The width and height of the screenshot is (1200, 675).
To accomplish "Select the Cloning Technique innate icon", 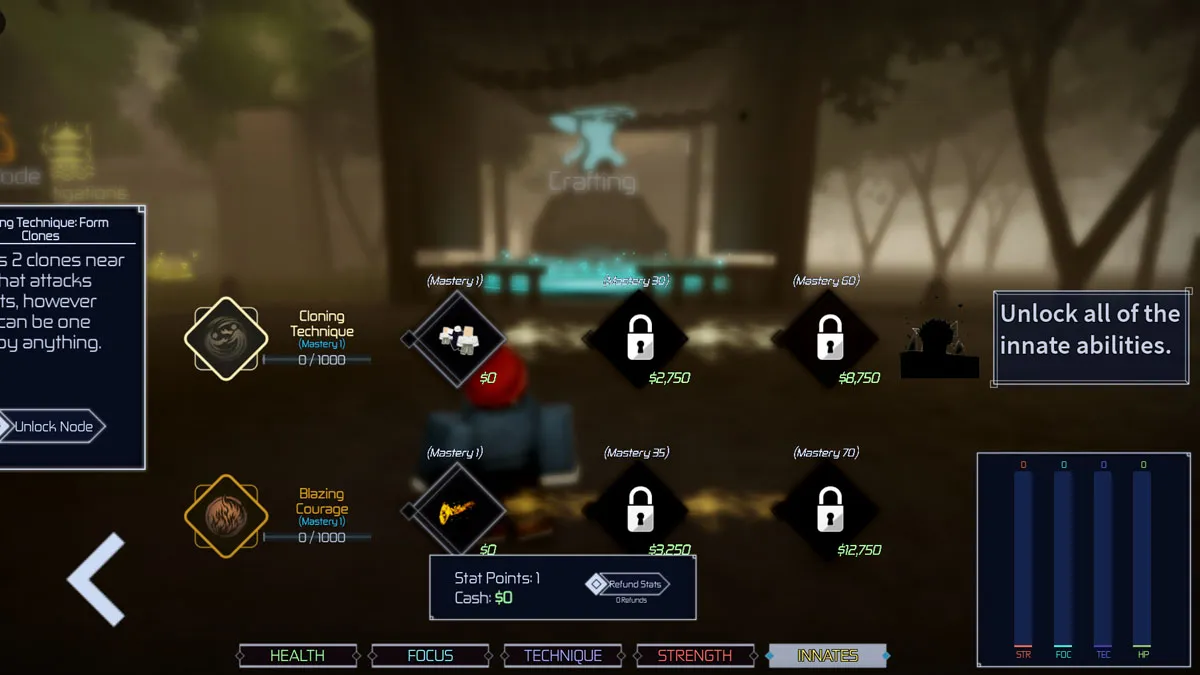I will (x=226, y=339).
